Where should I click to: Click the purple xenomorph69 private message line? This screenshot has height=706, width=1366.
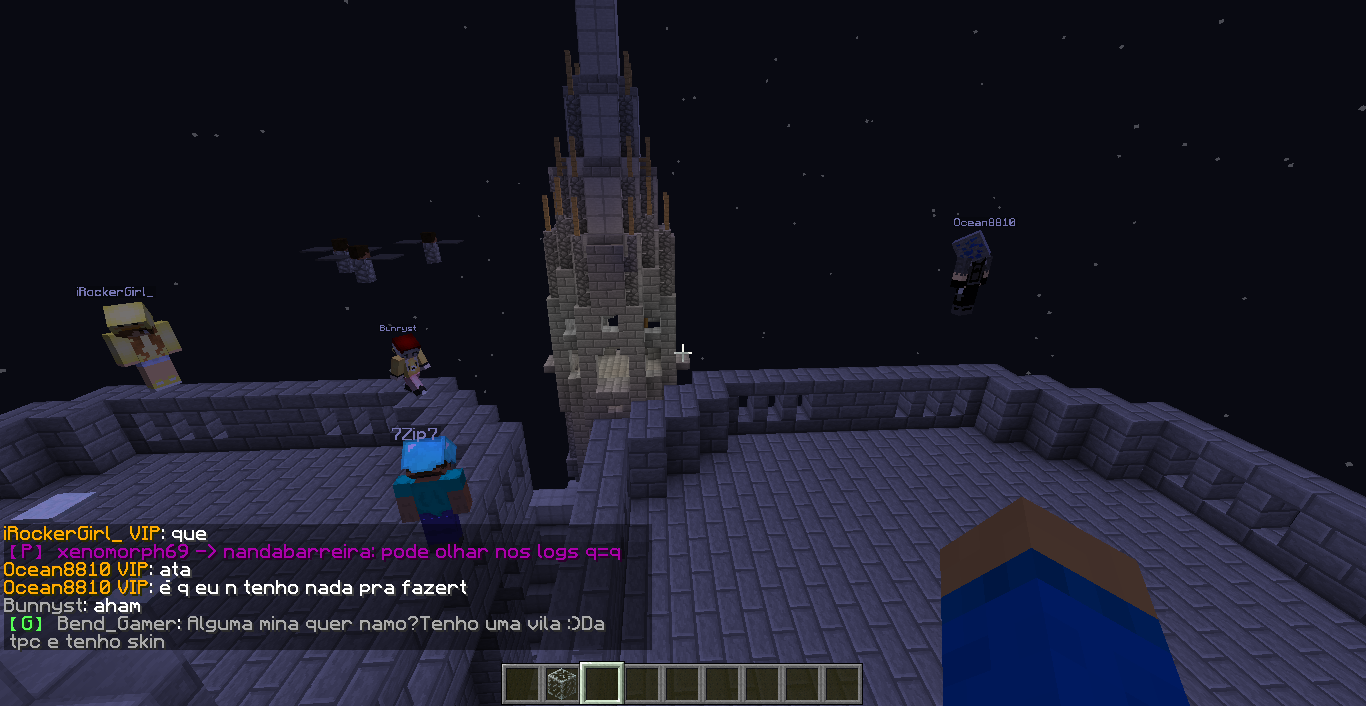[x=315, y=552]
